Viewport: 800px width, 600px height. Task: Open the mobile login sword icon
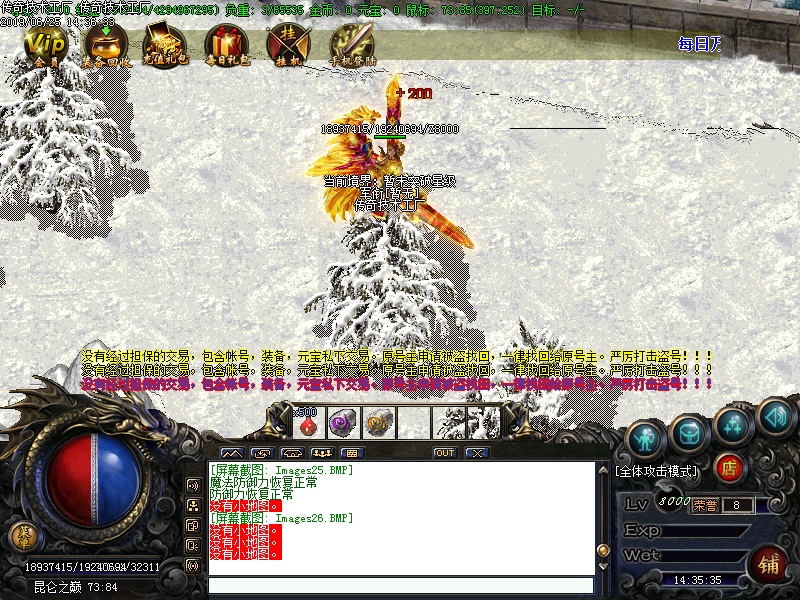pyautogui.click(x=352, y=45)
